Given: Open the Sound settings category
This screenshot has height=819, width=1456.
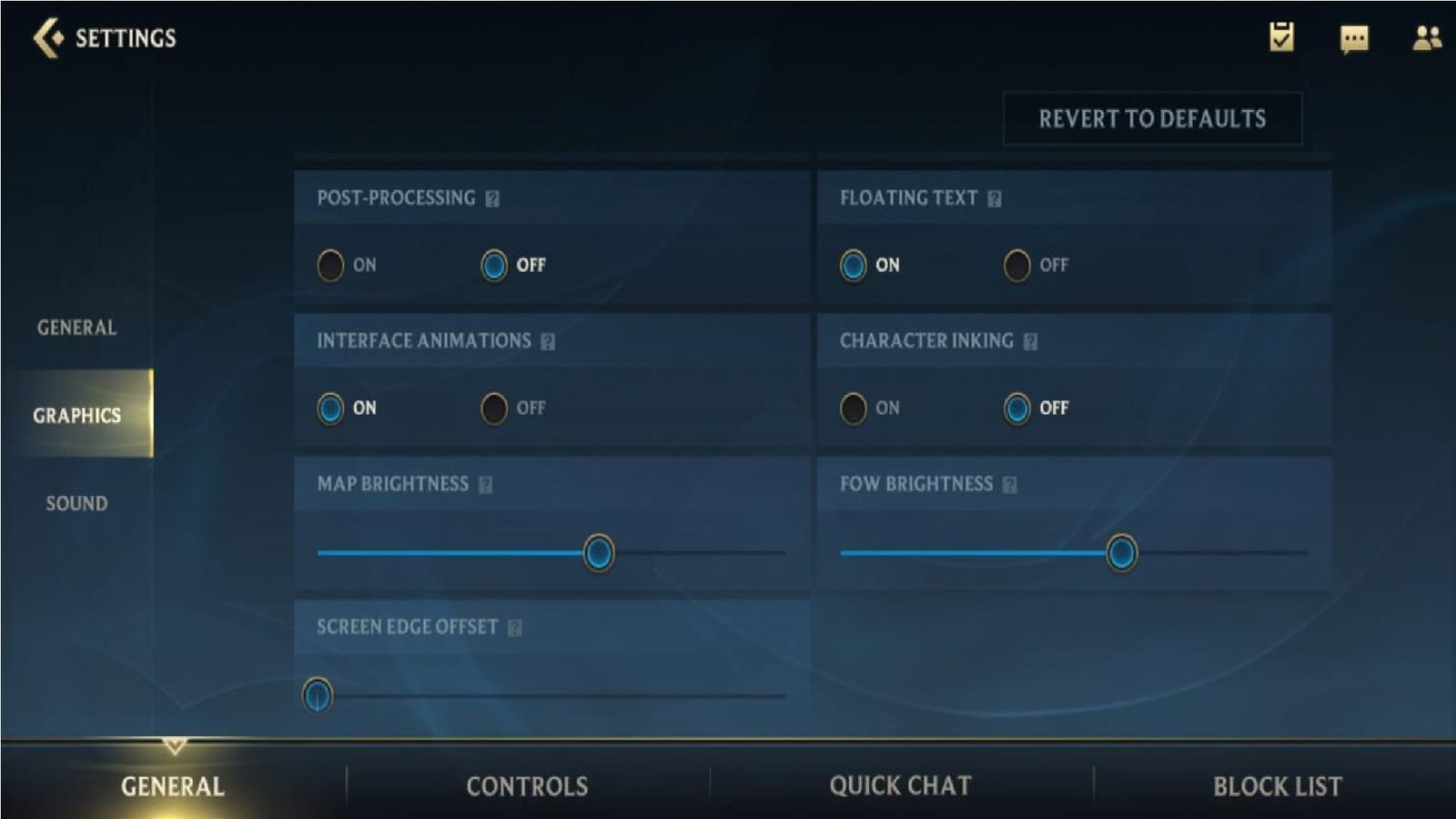Looking at the screenshot, I should pos(78,502).
